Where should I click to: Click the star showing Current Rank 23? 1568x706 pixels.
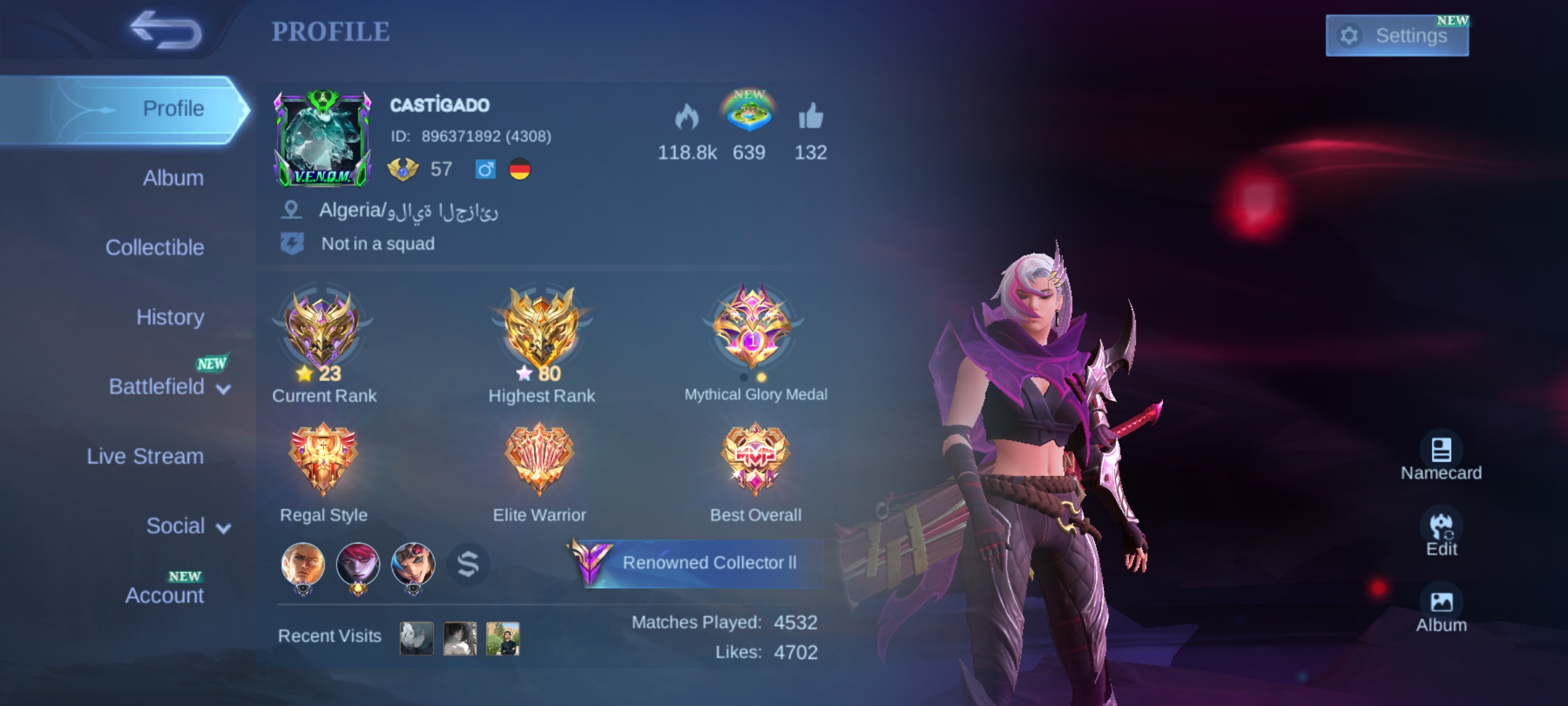[x=304, y=373]
